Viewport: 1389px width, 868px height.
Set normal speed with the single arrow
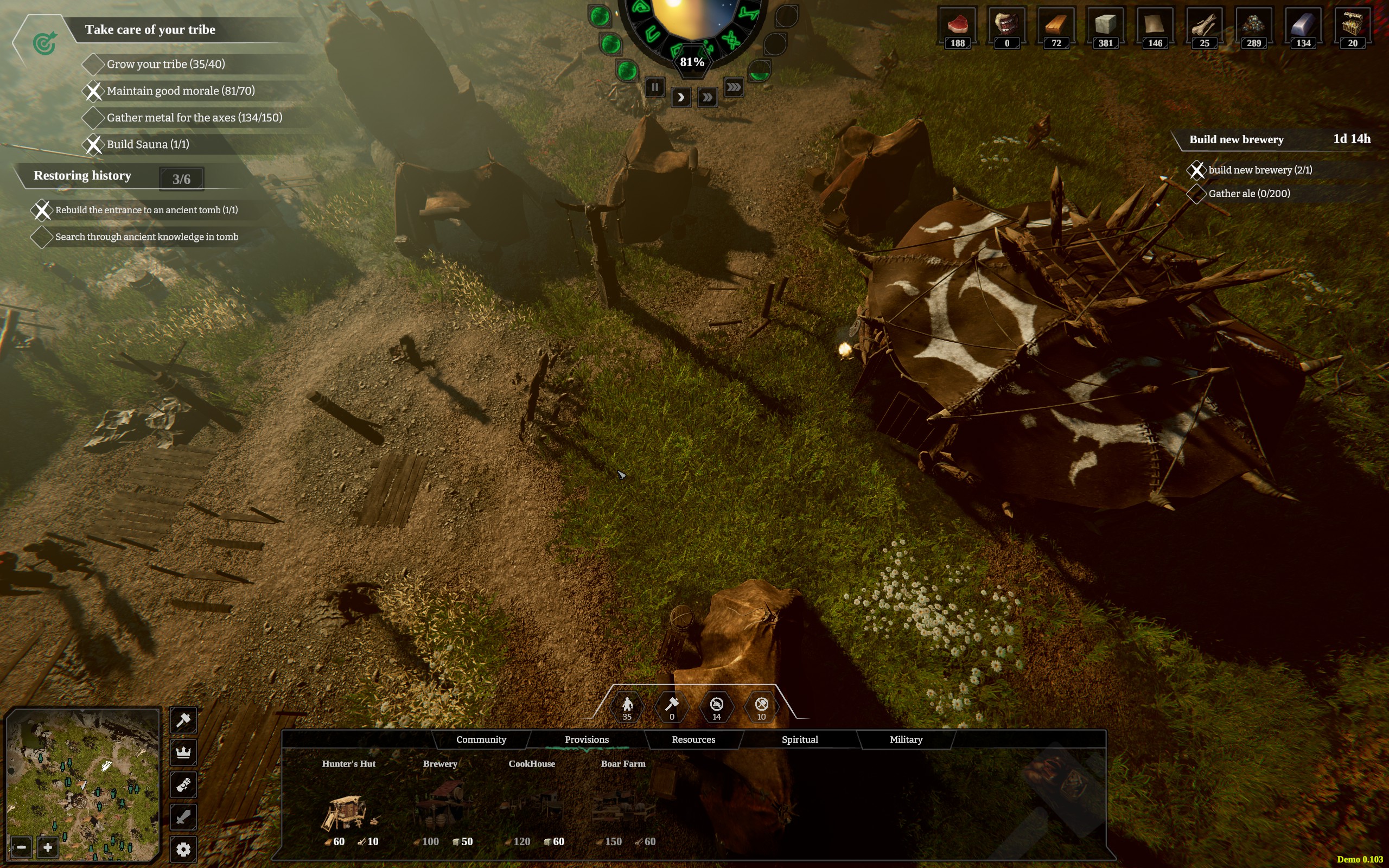coord(681,97)
